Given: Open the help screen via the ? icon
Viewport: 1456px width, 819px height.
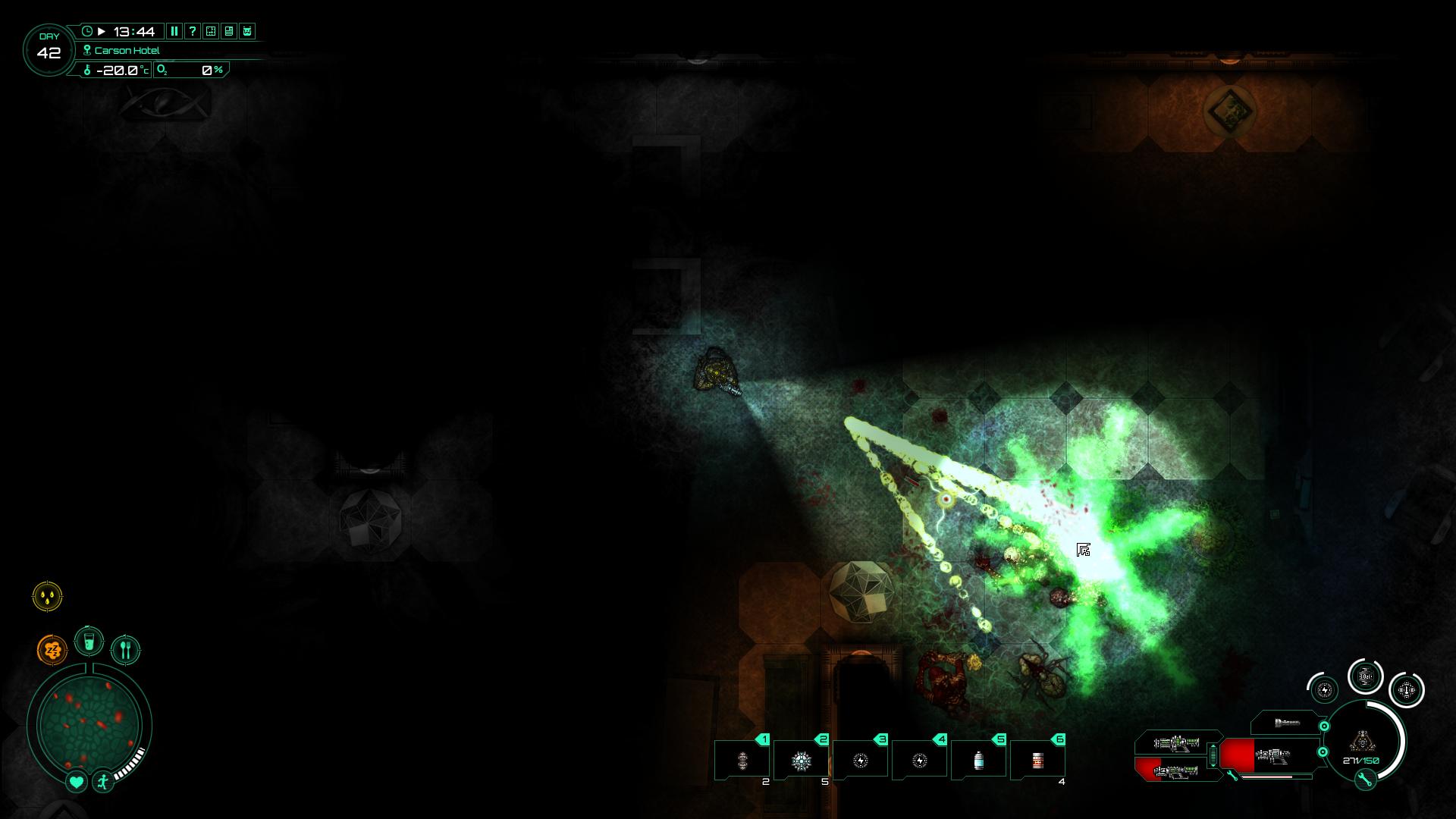Looking at the screenshot, I should pyautogui.click(x=193, y=31).
